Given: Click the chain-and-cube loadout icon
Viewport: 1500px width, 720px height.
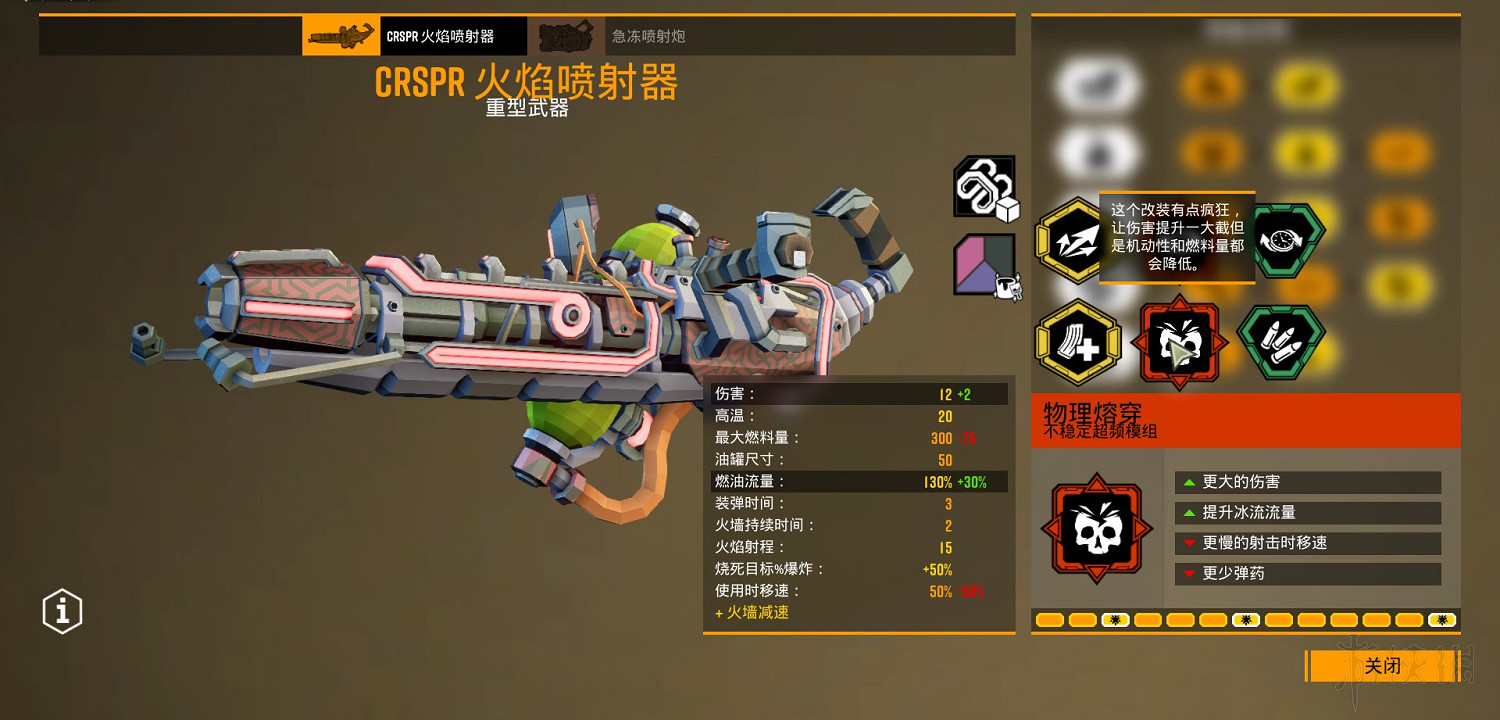Looking at the screenshot, I should tap(983, 186).
